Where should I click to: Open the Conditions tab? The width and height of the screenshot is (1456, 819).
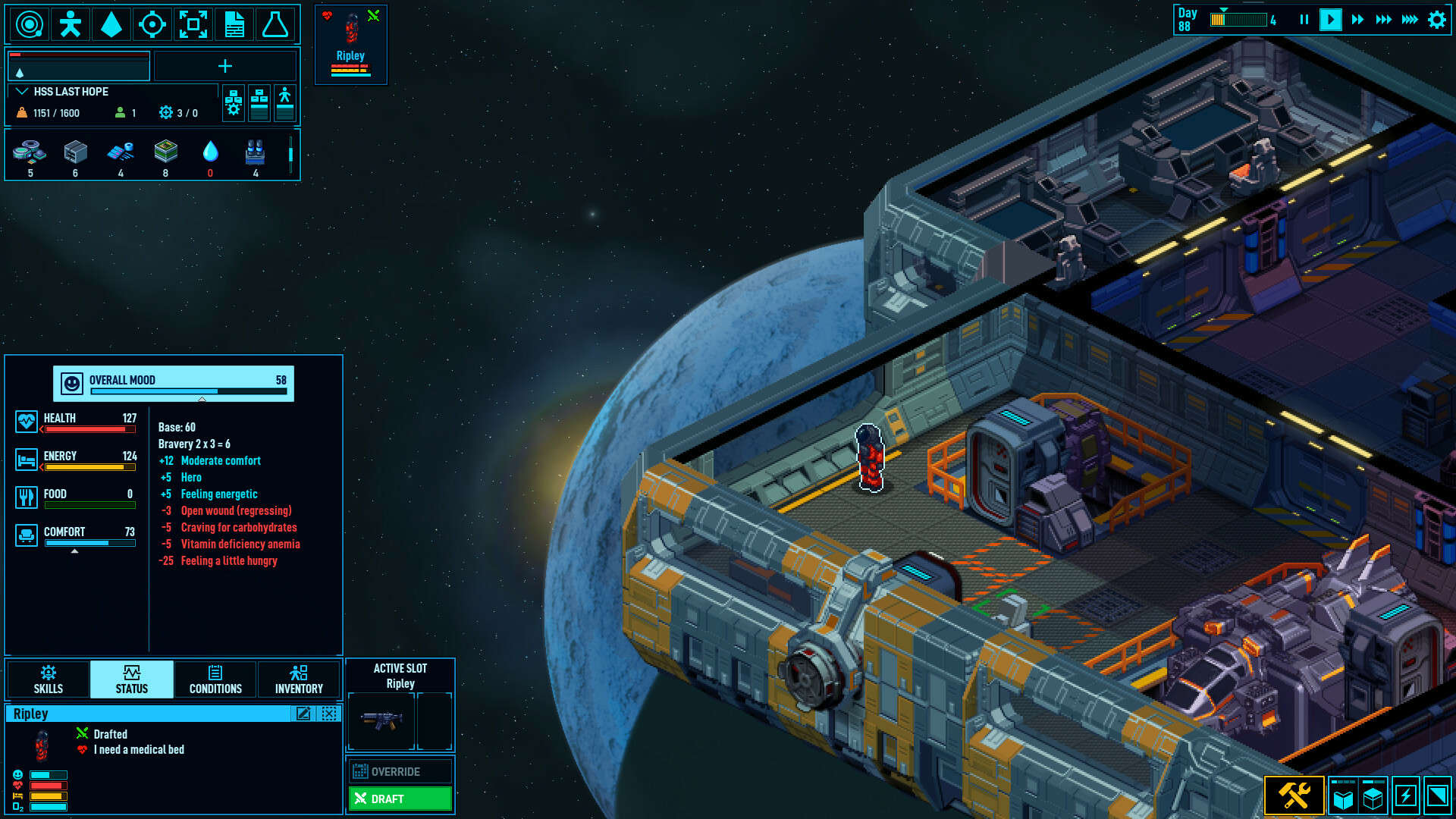pyautogui.click(x=215, y=679)
